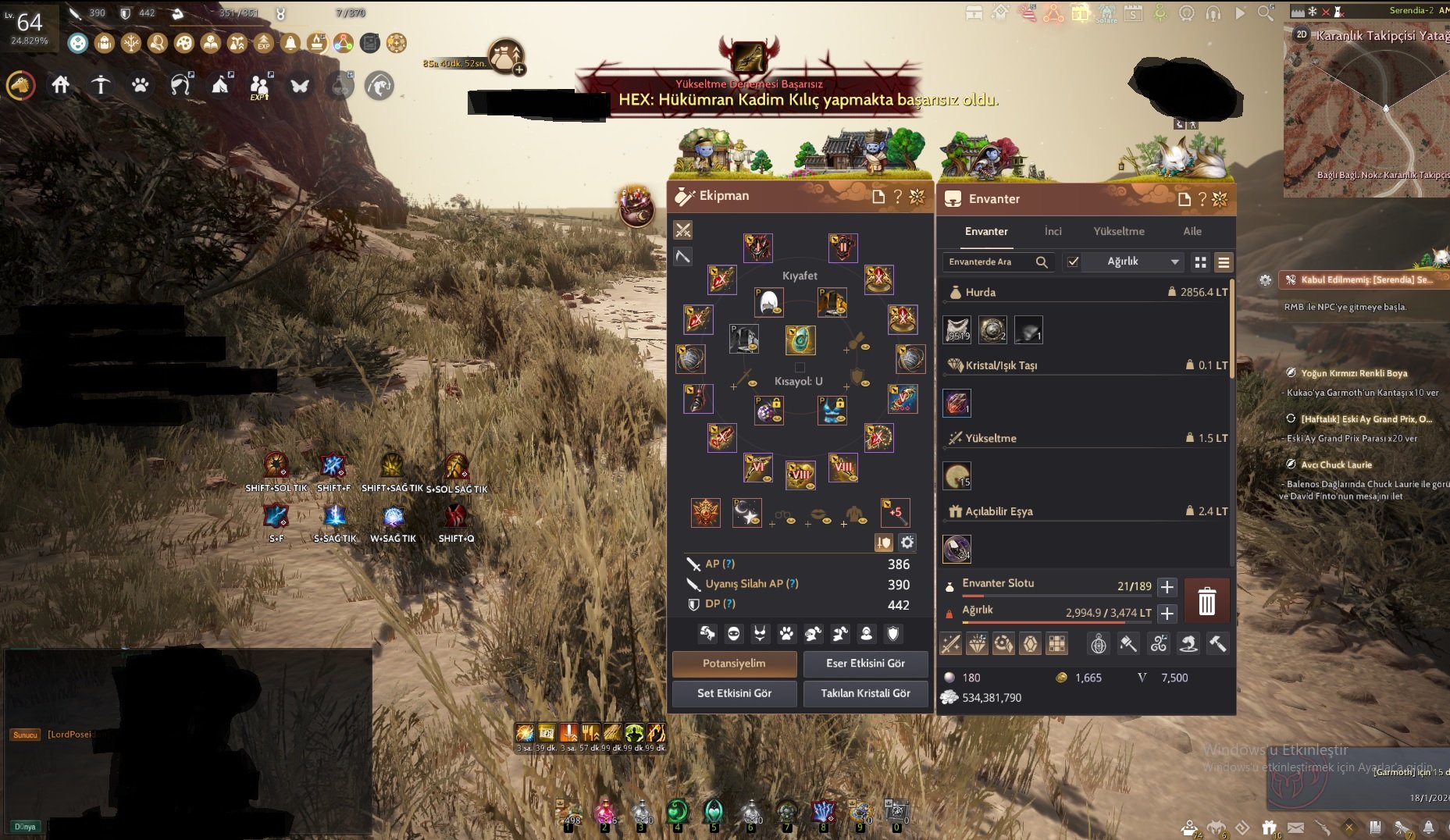
Task: Click the minimap
Action: (1366, 109)
